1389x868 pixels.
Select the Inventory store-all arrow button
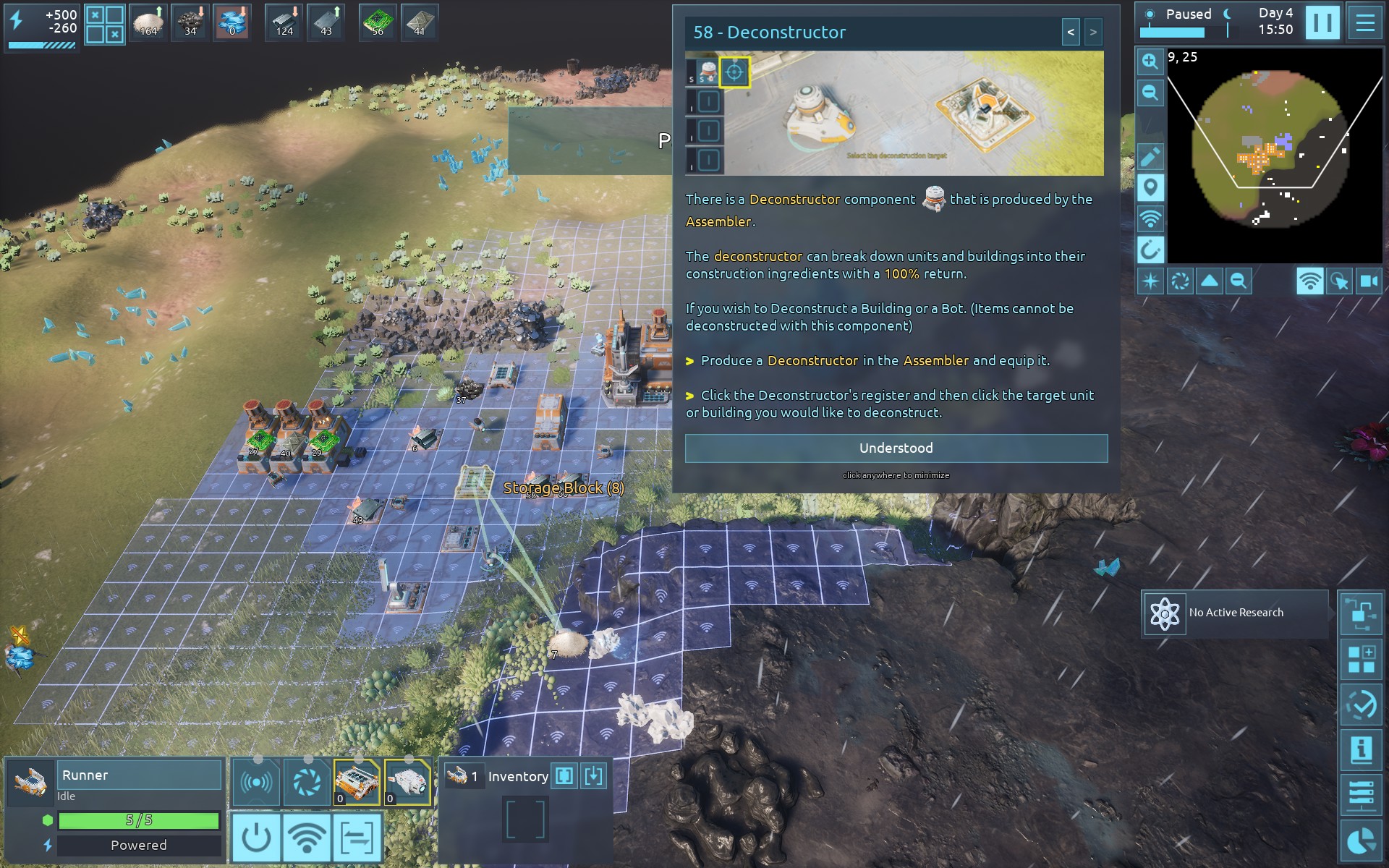coord(593,776)
